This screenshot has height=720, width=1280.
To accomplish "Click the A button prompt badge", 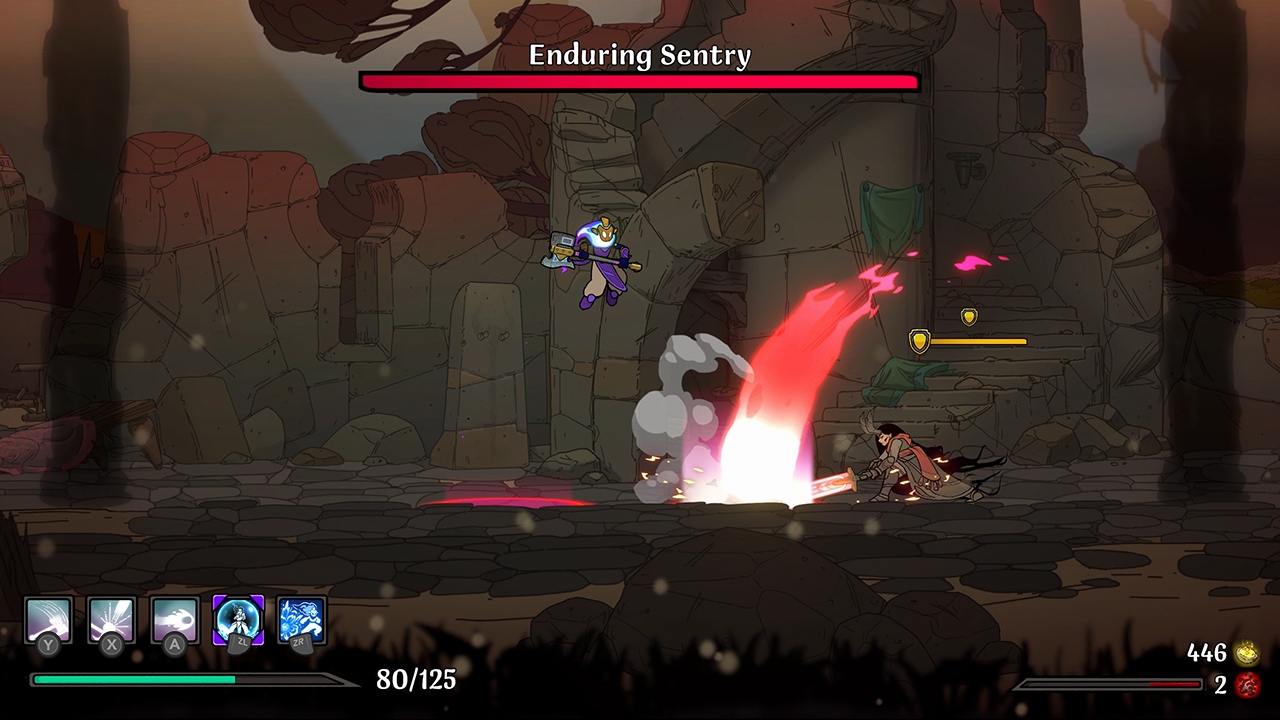I will (x=173, y=645).
